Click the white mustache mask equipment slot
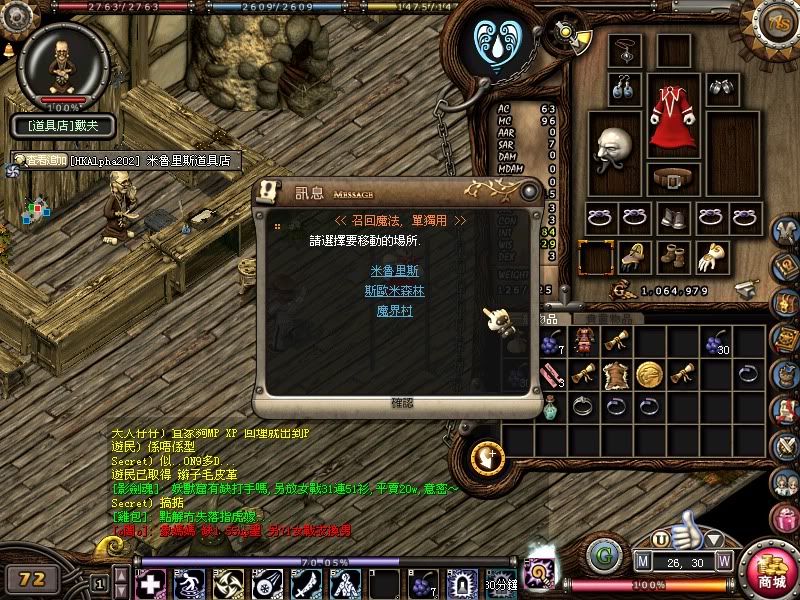800x600 pixels. click(613, 153)
